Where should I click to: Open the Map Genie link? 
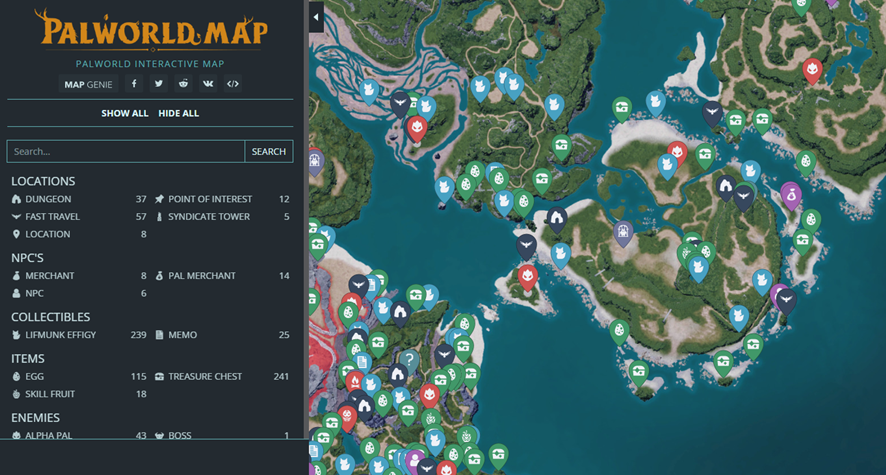[x=88, y=84]
